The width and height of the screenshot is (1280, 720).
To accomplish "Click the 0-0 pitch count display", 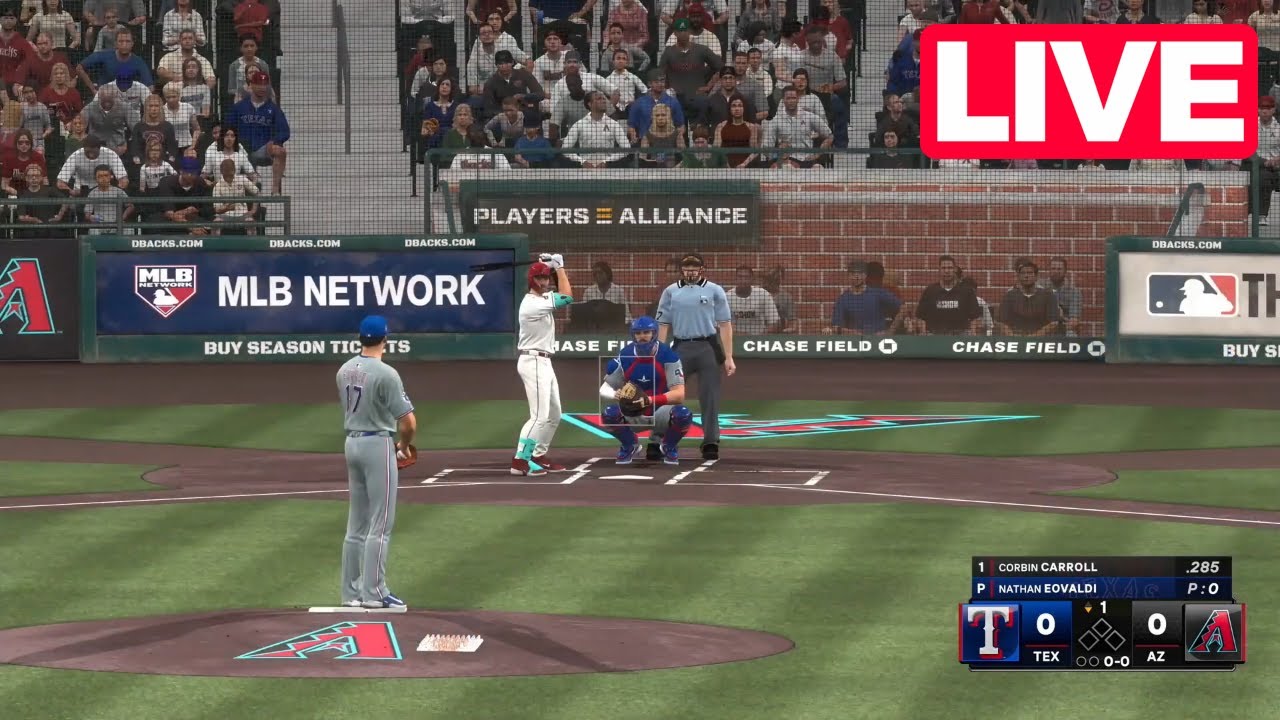I will coord(1117,660).
